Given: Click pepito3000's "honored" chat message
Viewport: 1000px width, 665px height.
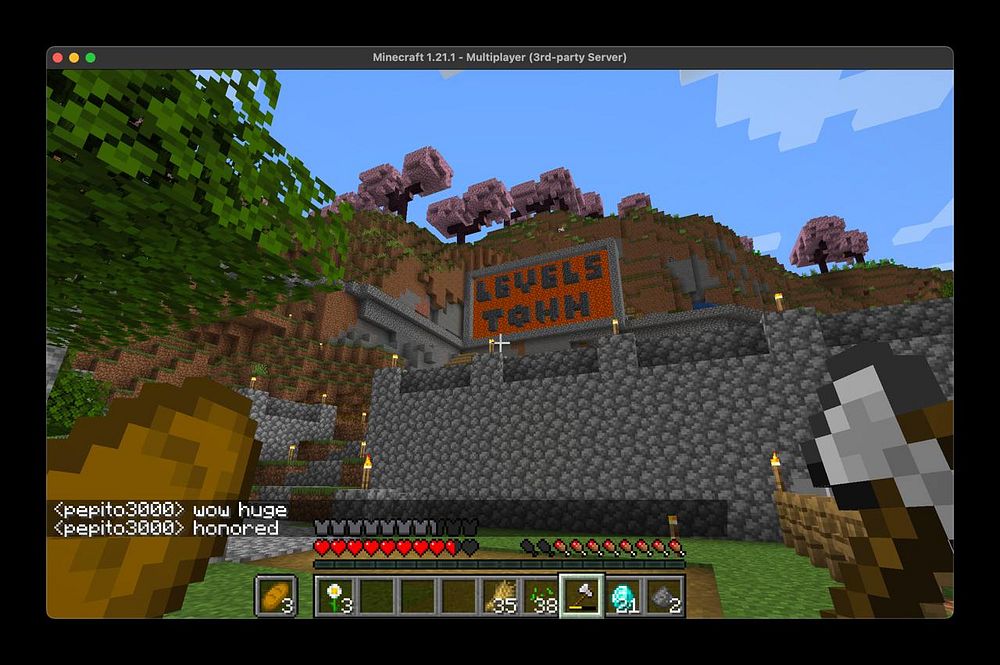Looking at the screenshot, I should [166, 527].
